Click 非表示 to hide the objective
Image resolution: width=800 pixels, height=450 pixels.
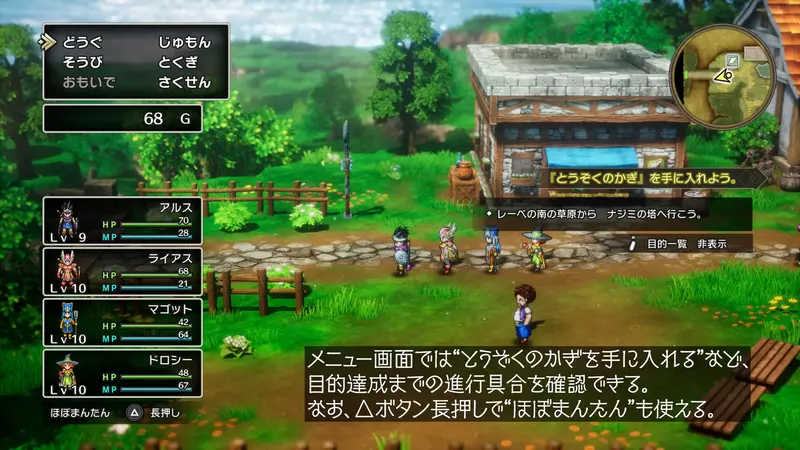tap(712, 242)
